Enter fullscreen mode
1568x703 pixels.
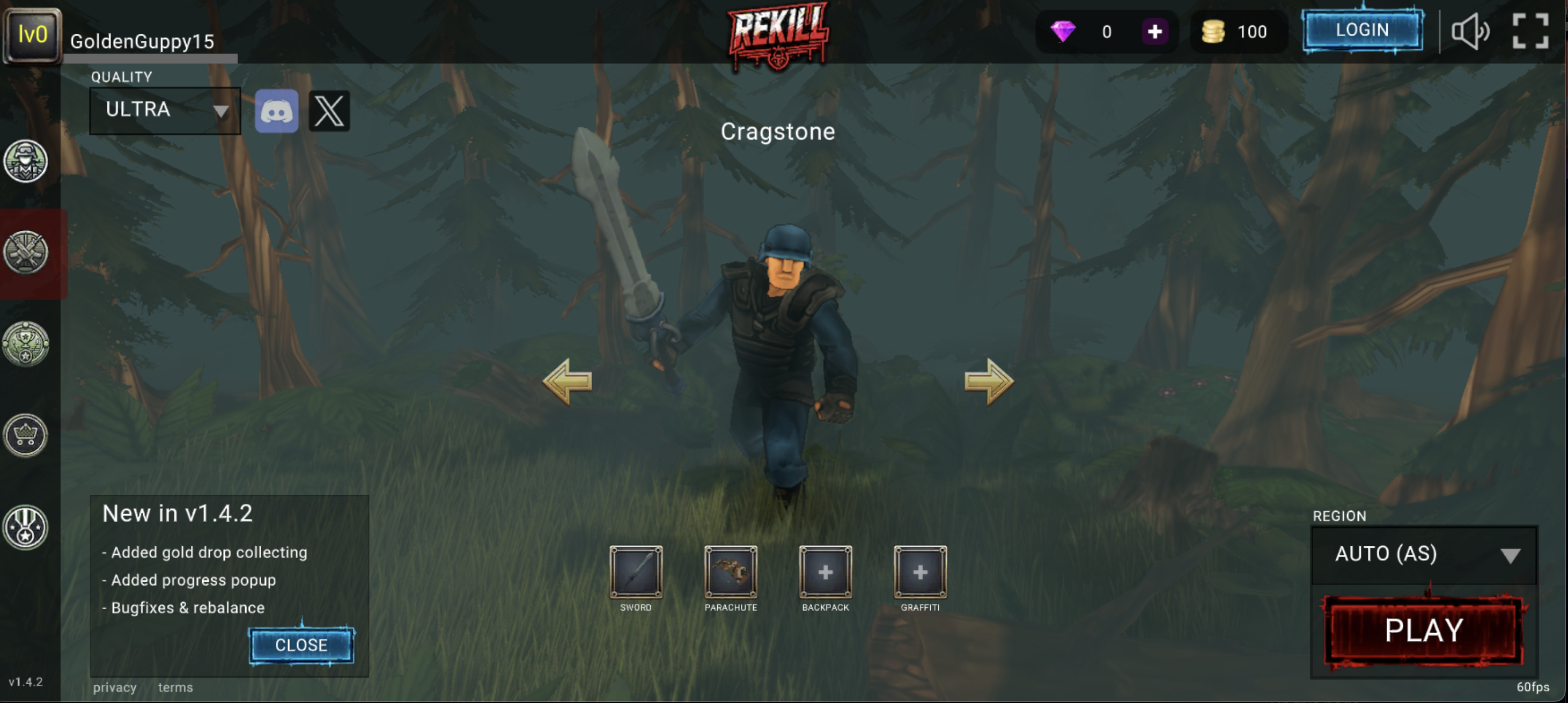[x=1530, y=32]
